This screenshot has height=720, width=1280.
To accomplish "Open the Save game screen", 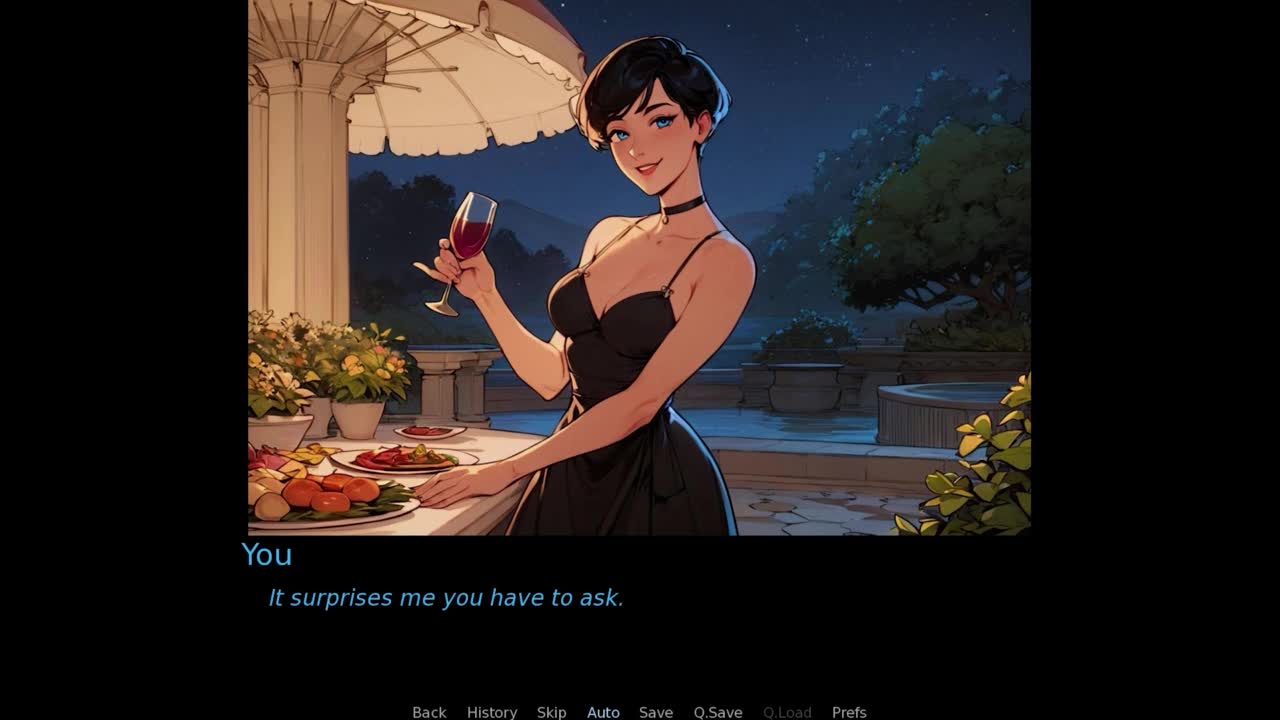I will (x=656, y=712).
